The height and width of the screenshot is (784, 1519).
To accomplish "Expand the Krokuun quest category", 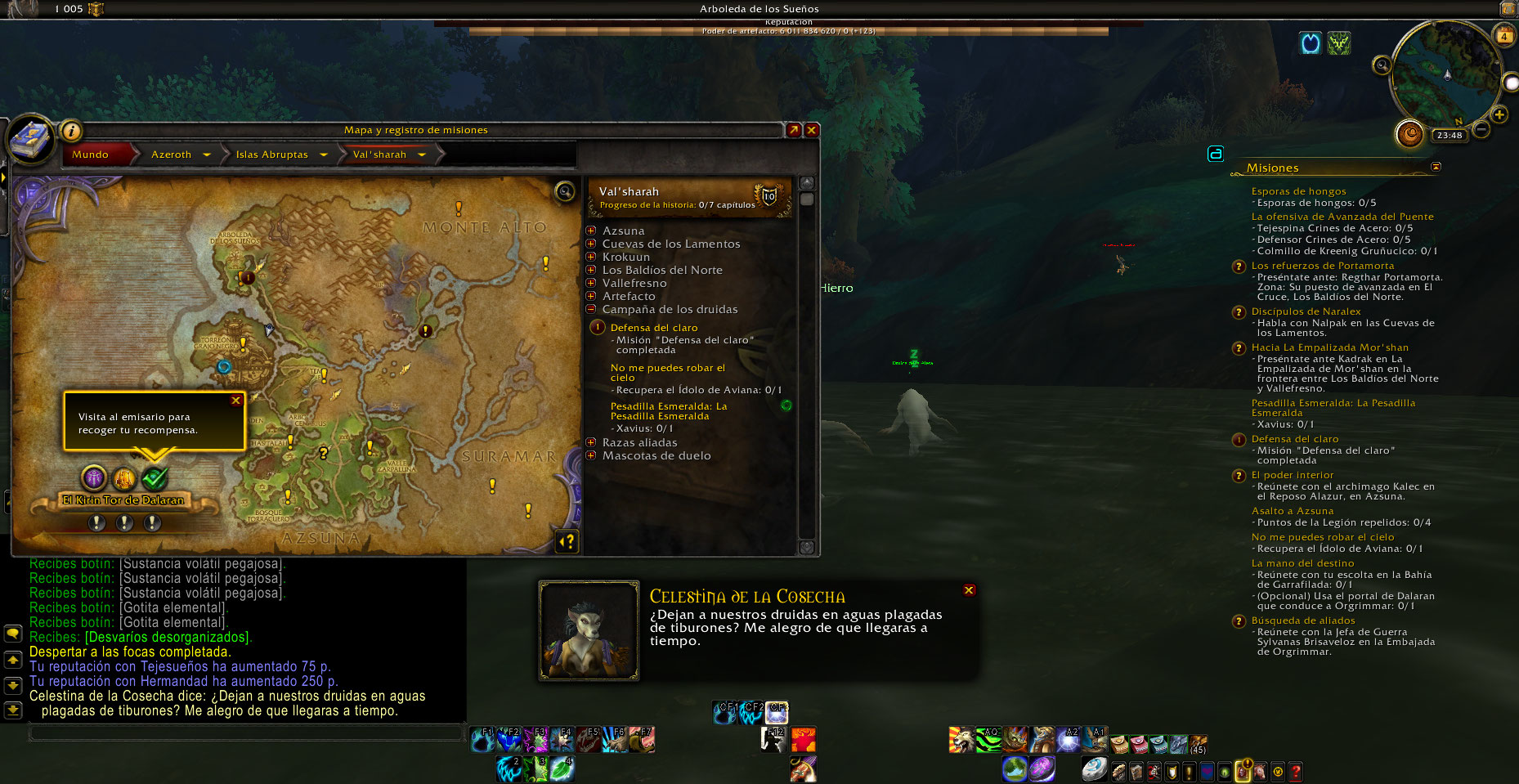I will pyautogui.click(x=591, y=257).
